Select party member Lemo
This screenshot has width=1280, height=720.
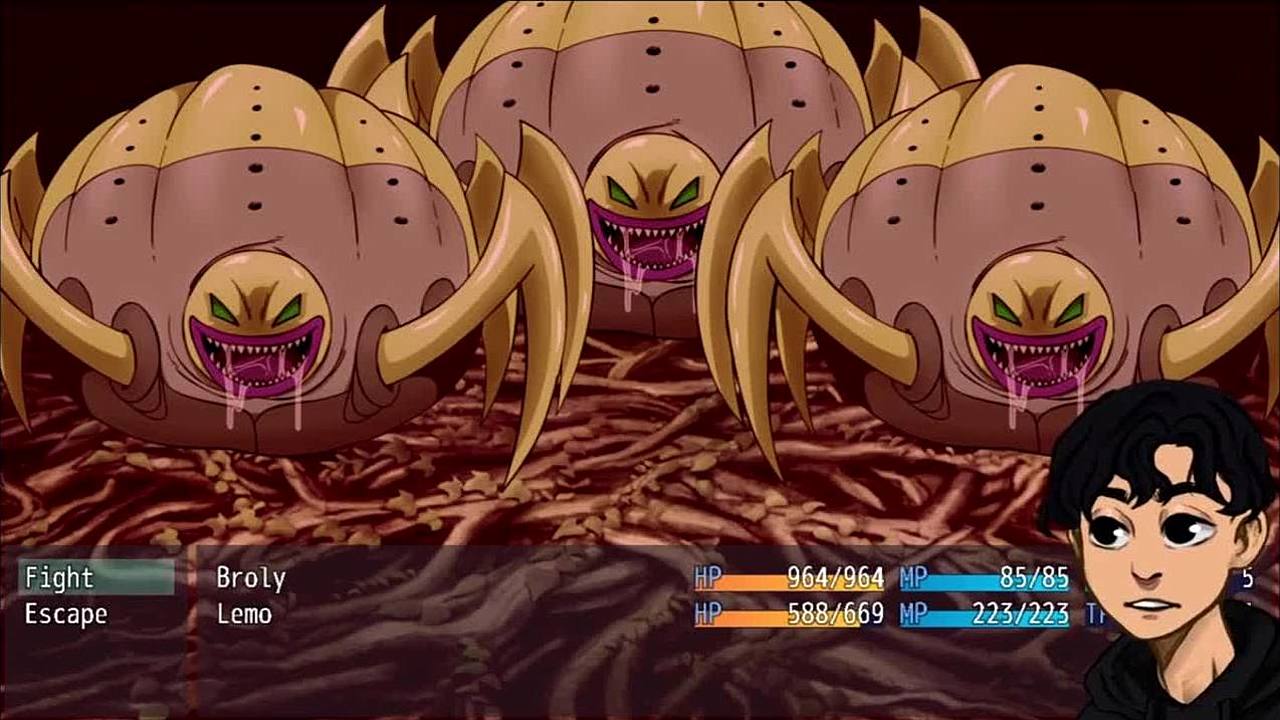[244, 613]
